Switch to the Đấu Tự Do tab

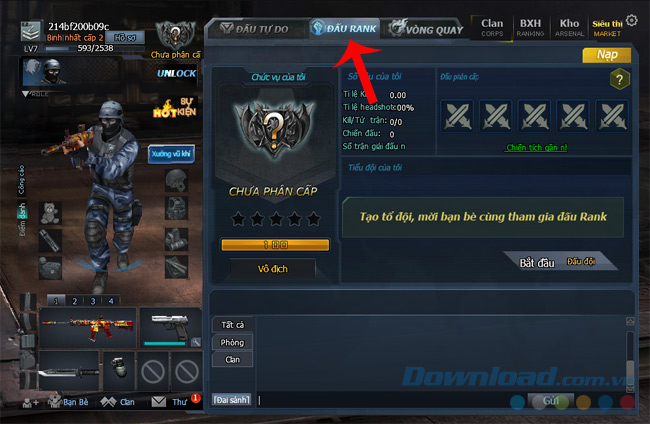[x=256, y=29]
